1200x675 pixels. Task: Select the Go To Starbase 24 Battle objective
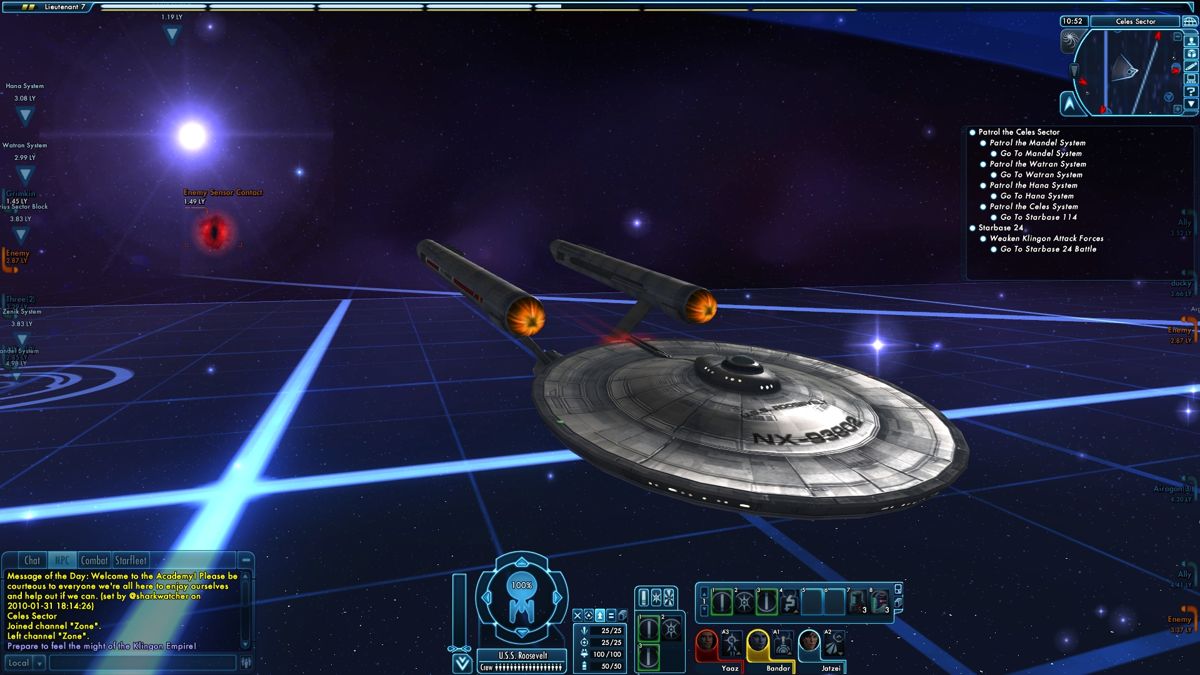(1048, 249)
